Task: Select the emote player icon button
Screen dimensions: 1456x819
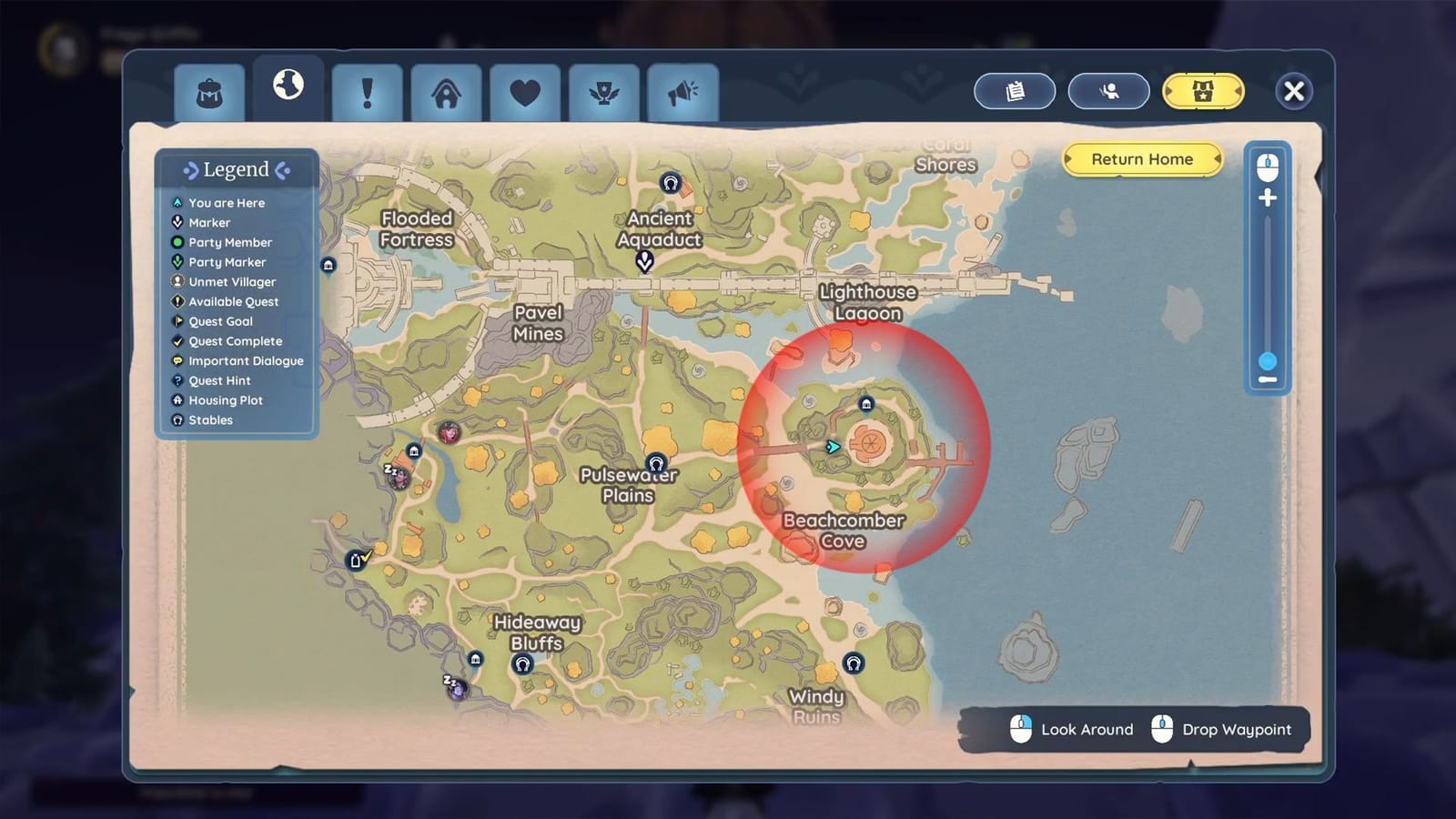Action: (1108, 91)
